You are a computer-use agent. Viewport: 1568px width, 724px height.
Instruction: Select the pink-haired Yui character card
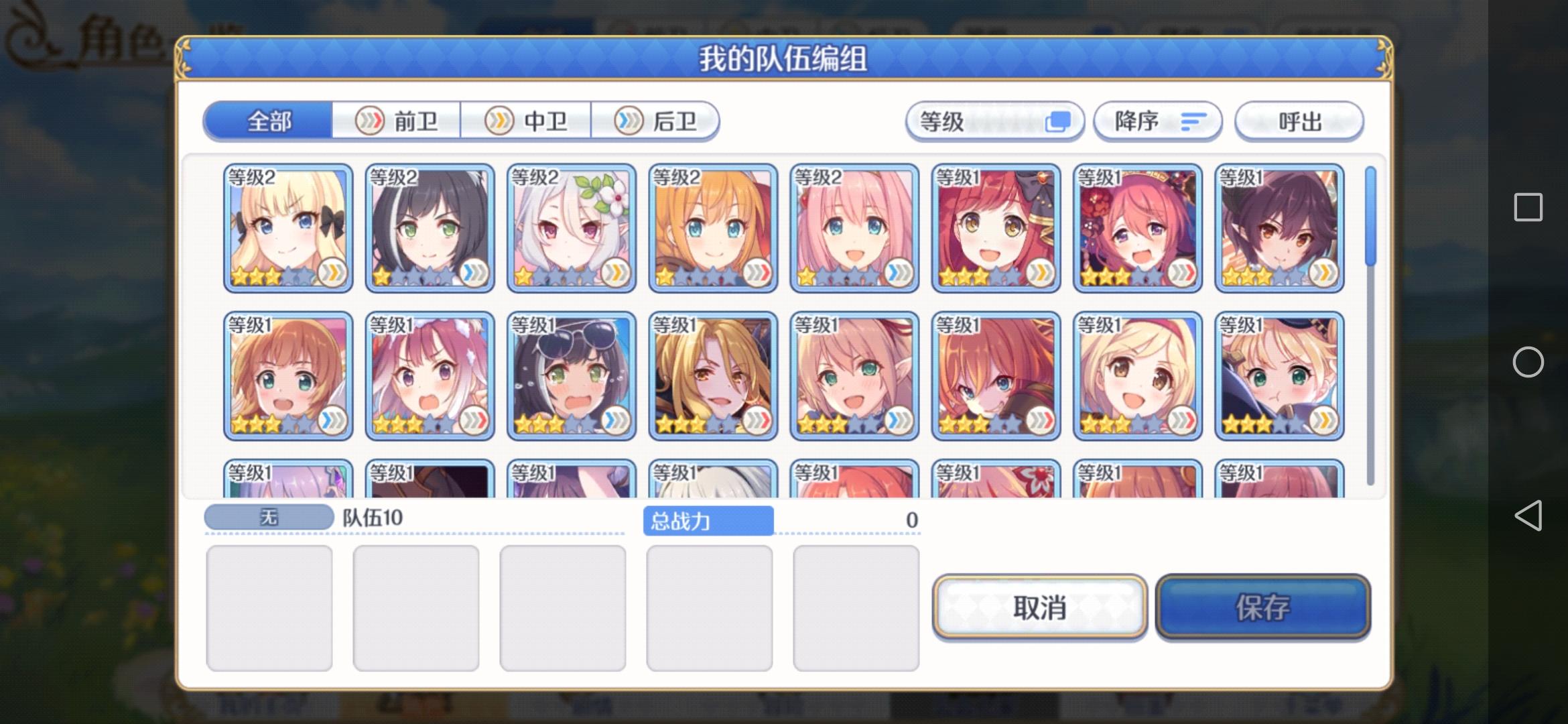(855, 228)
